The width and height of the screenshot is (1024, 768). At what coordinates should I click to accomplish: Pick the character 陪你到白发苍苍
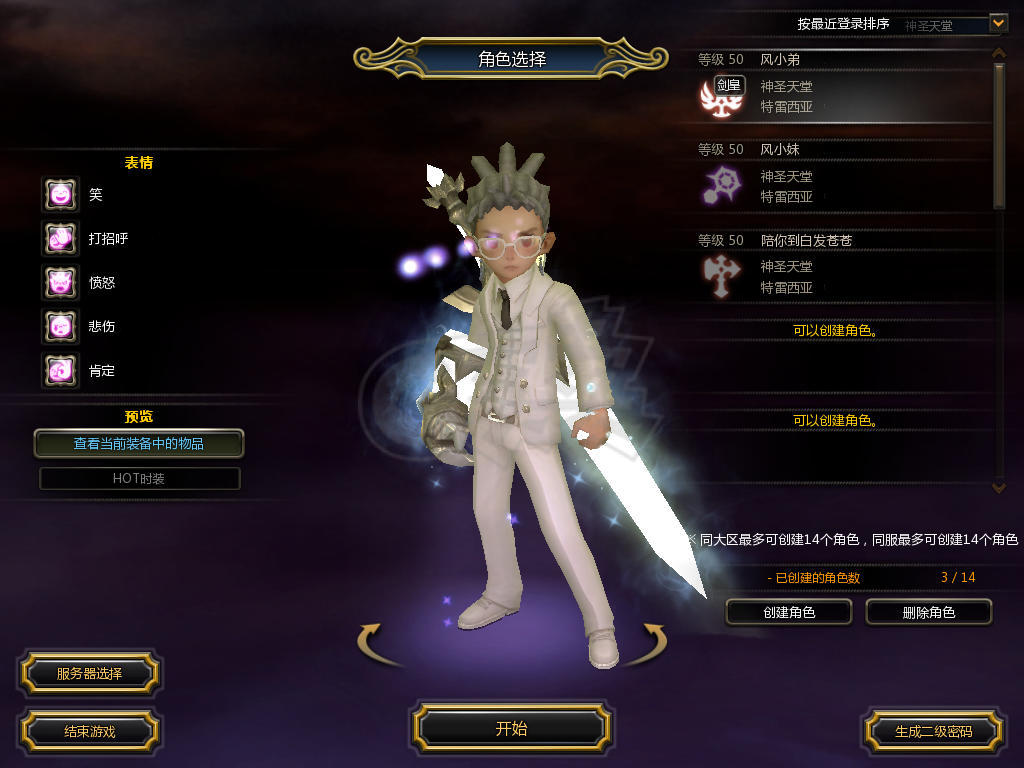click(840, 268)
